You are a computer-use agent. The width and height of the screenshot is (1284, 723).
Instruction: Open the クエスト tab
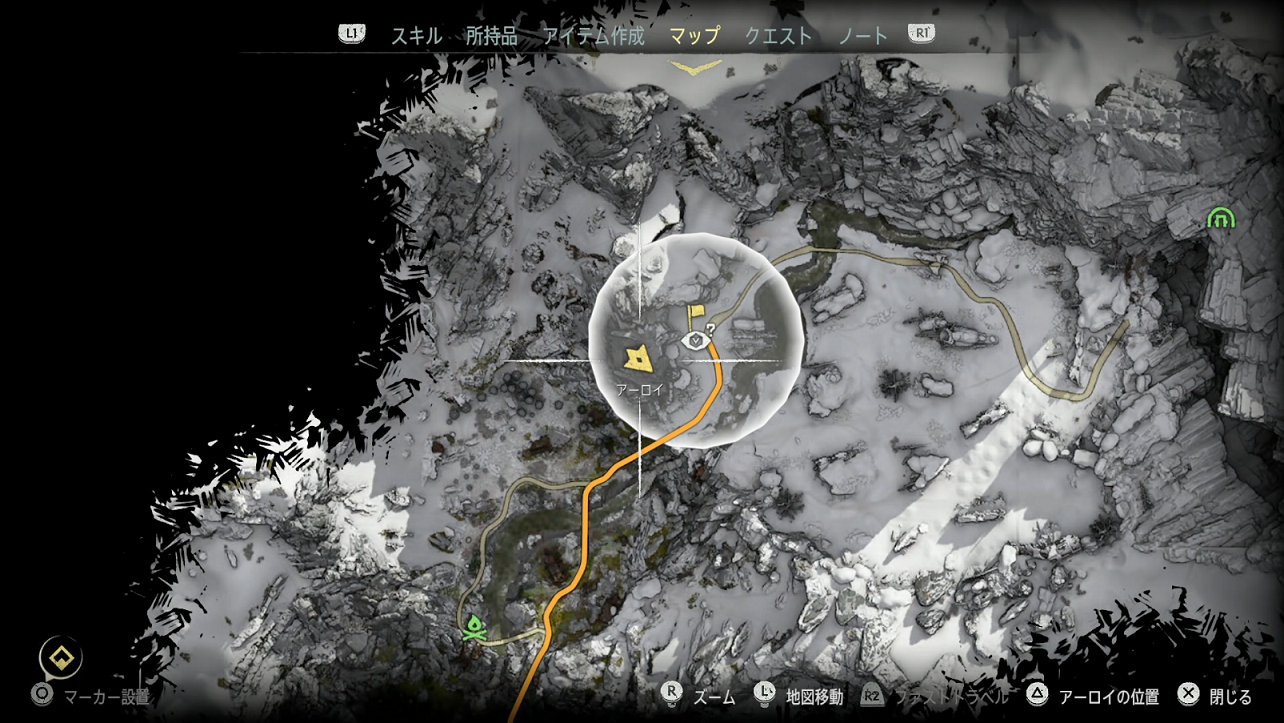777,33
